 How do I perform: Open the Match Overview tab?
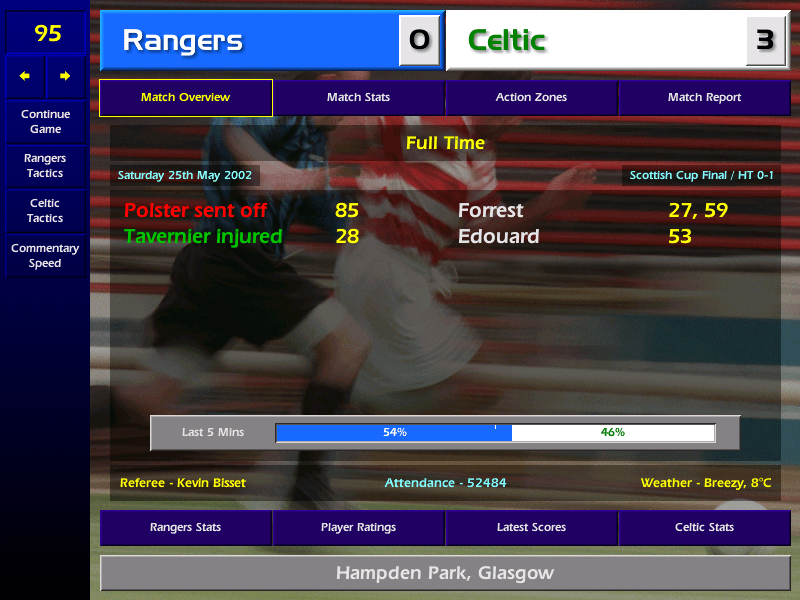coord(185,98)
